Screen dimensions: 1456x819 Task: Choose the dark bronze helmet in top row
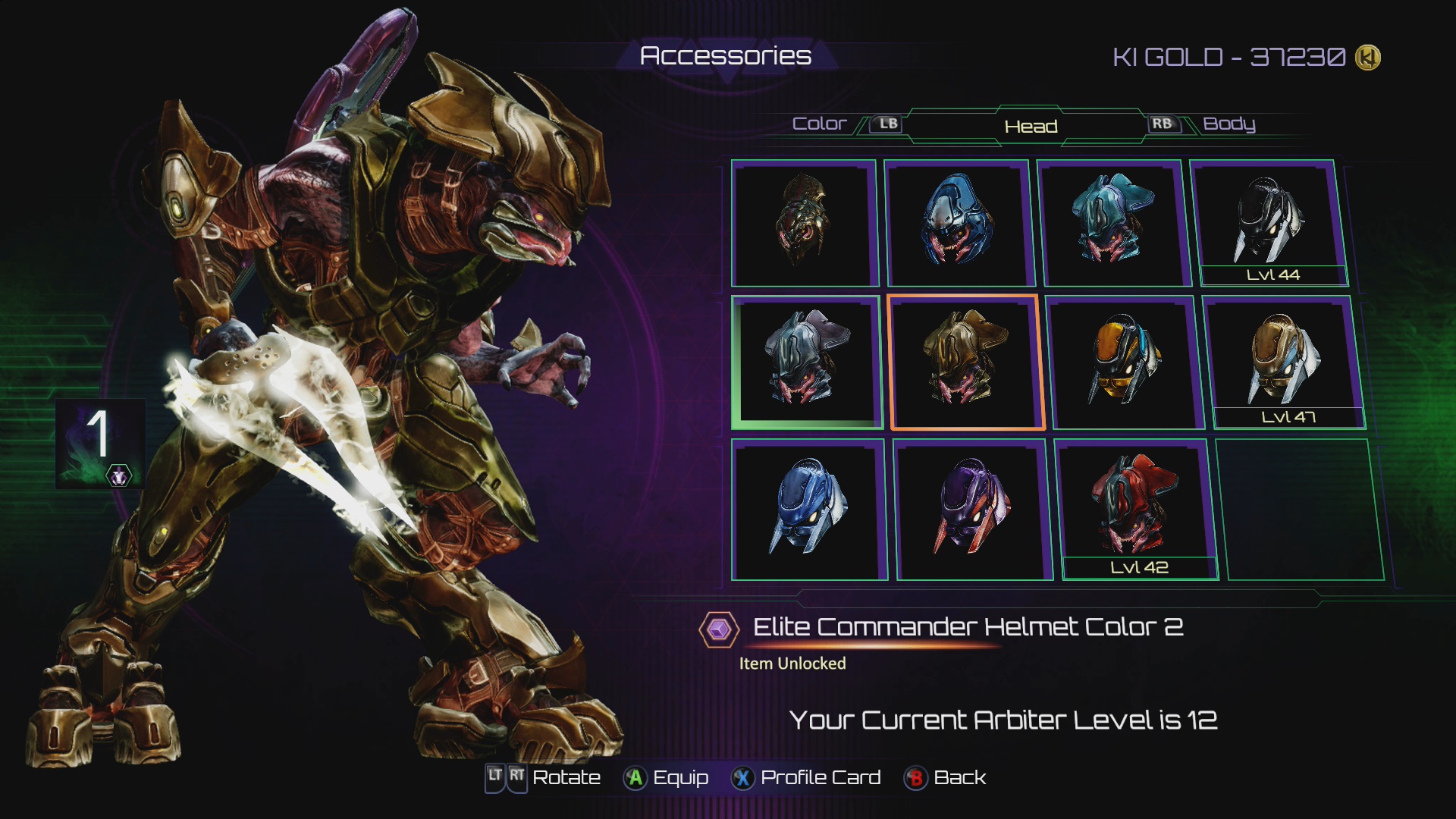[x=803, y=222]
